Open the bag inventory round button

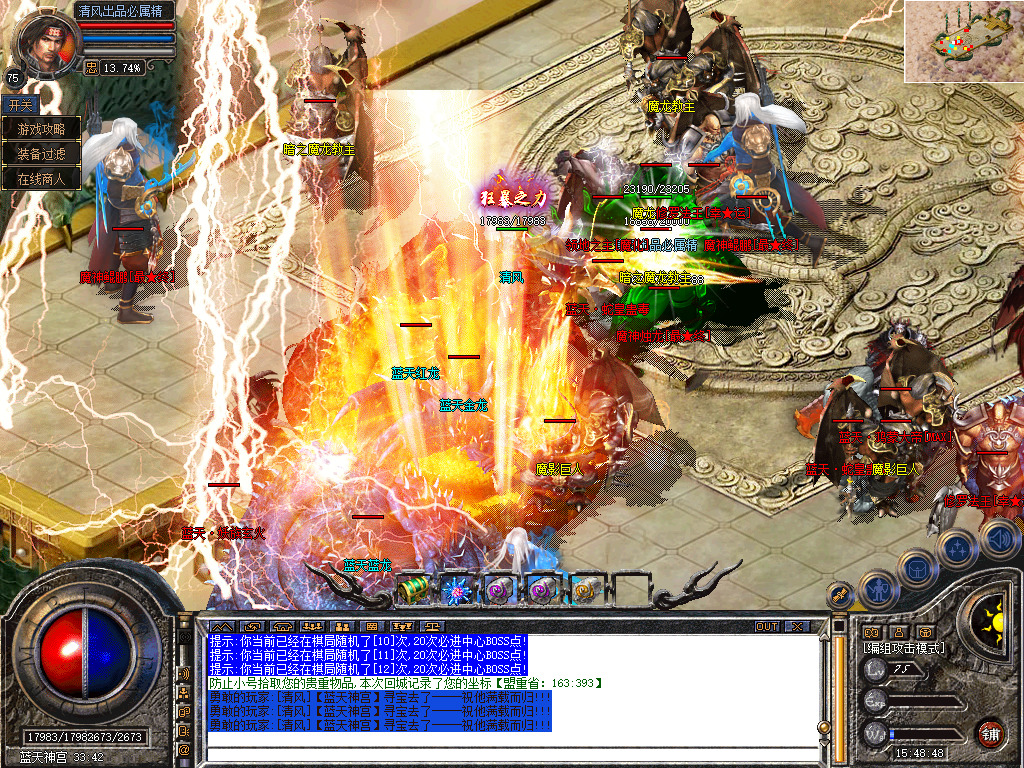point(916,568)
